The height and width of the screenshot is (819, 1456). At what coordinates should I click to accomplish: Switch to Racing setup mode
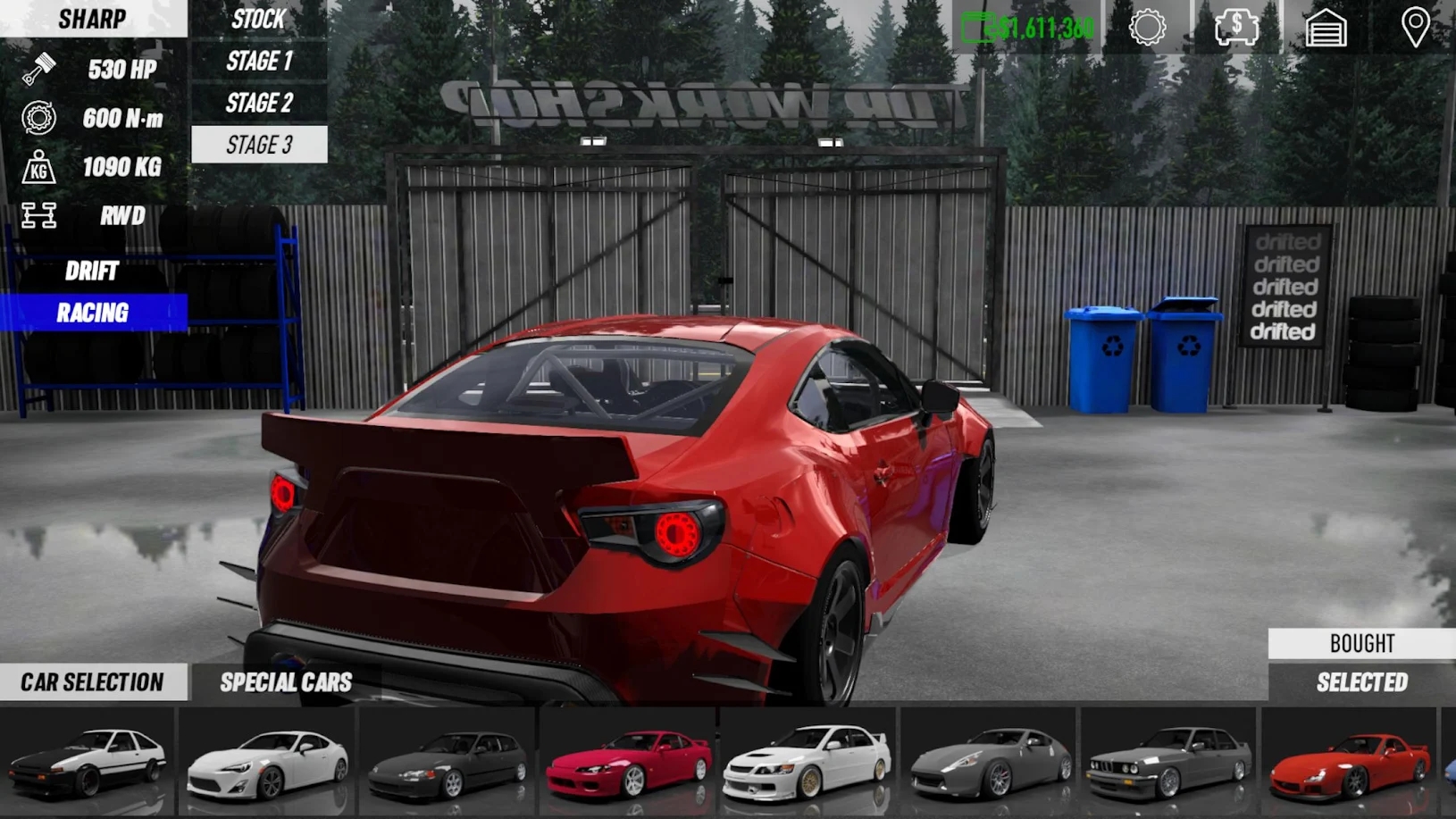tap(93, 313)
